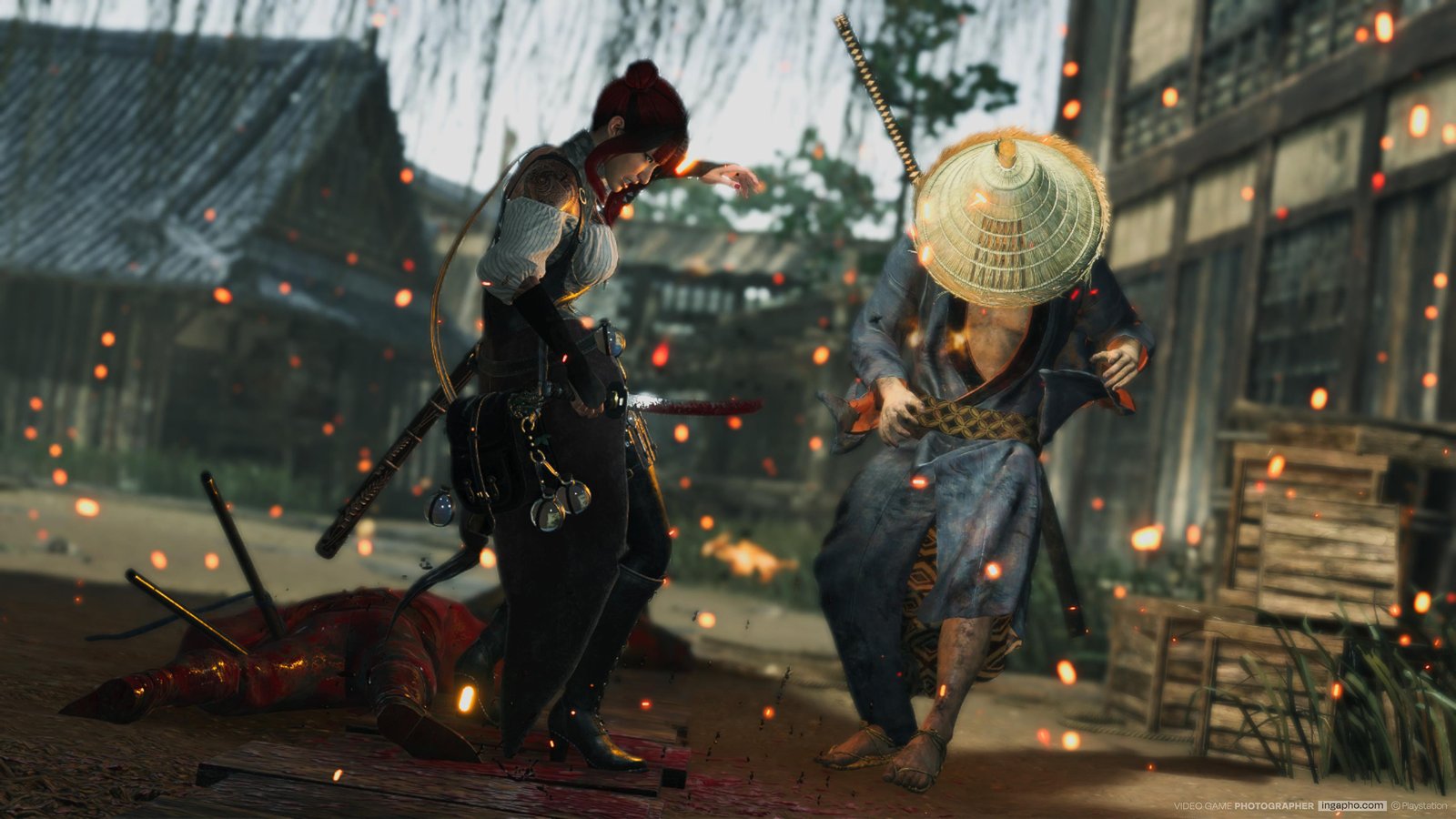Open the ingapho.com watermark link
Image resolution: width=1456 pixels, height=819 pixels.
(x=1351, y=805)
